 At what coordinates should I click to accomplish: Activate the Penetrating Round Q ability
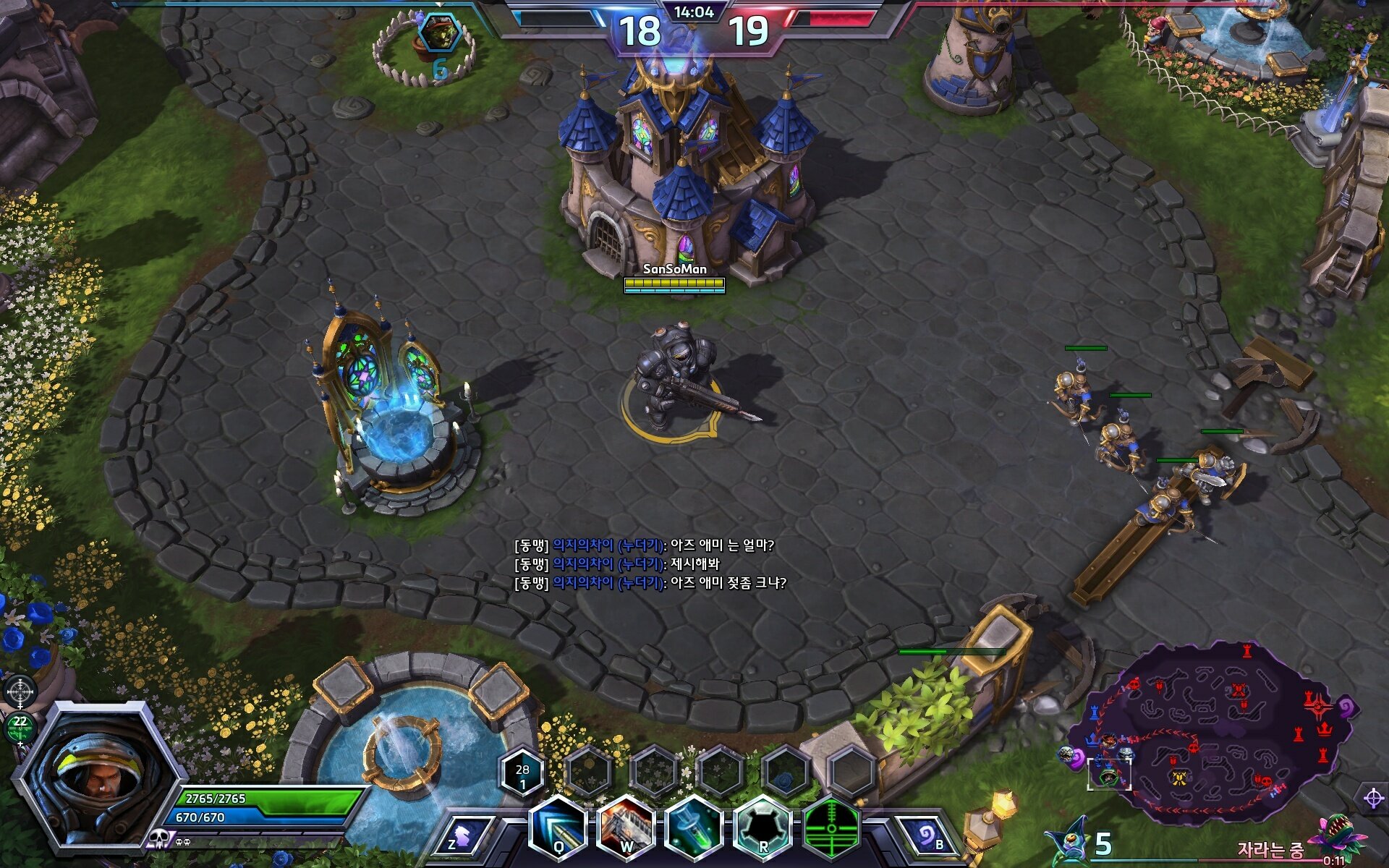coord(558,829)
